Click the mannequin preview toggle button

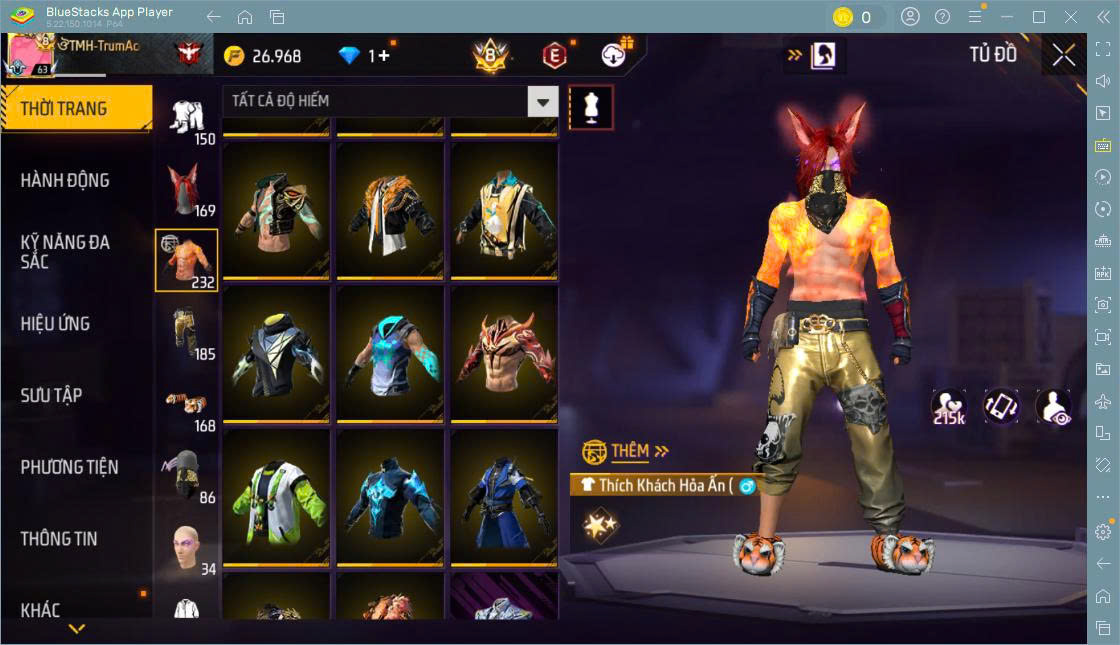point(590,107)
